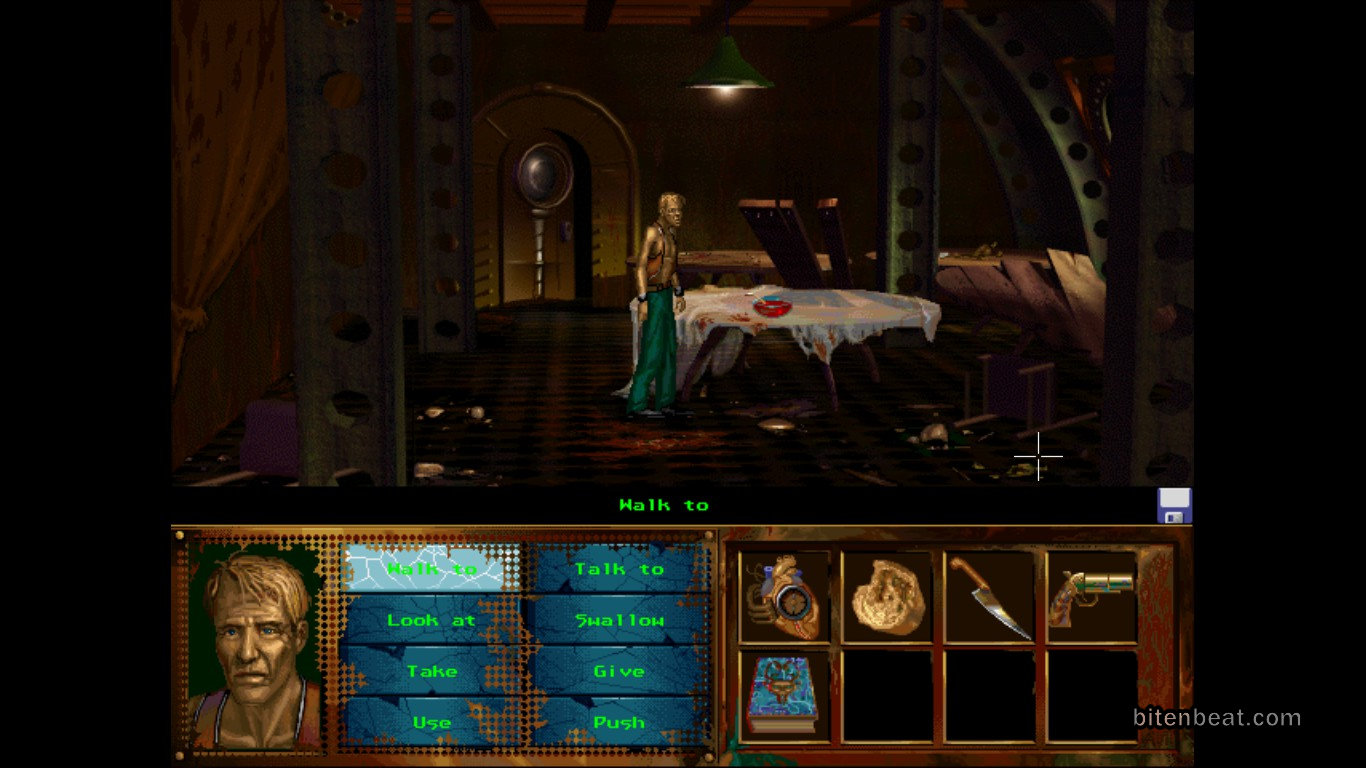This screenshot has width=1366, height=768.
Task: Activate the Use command
Action: coord(432,722)
